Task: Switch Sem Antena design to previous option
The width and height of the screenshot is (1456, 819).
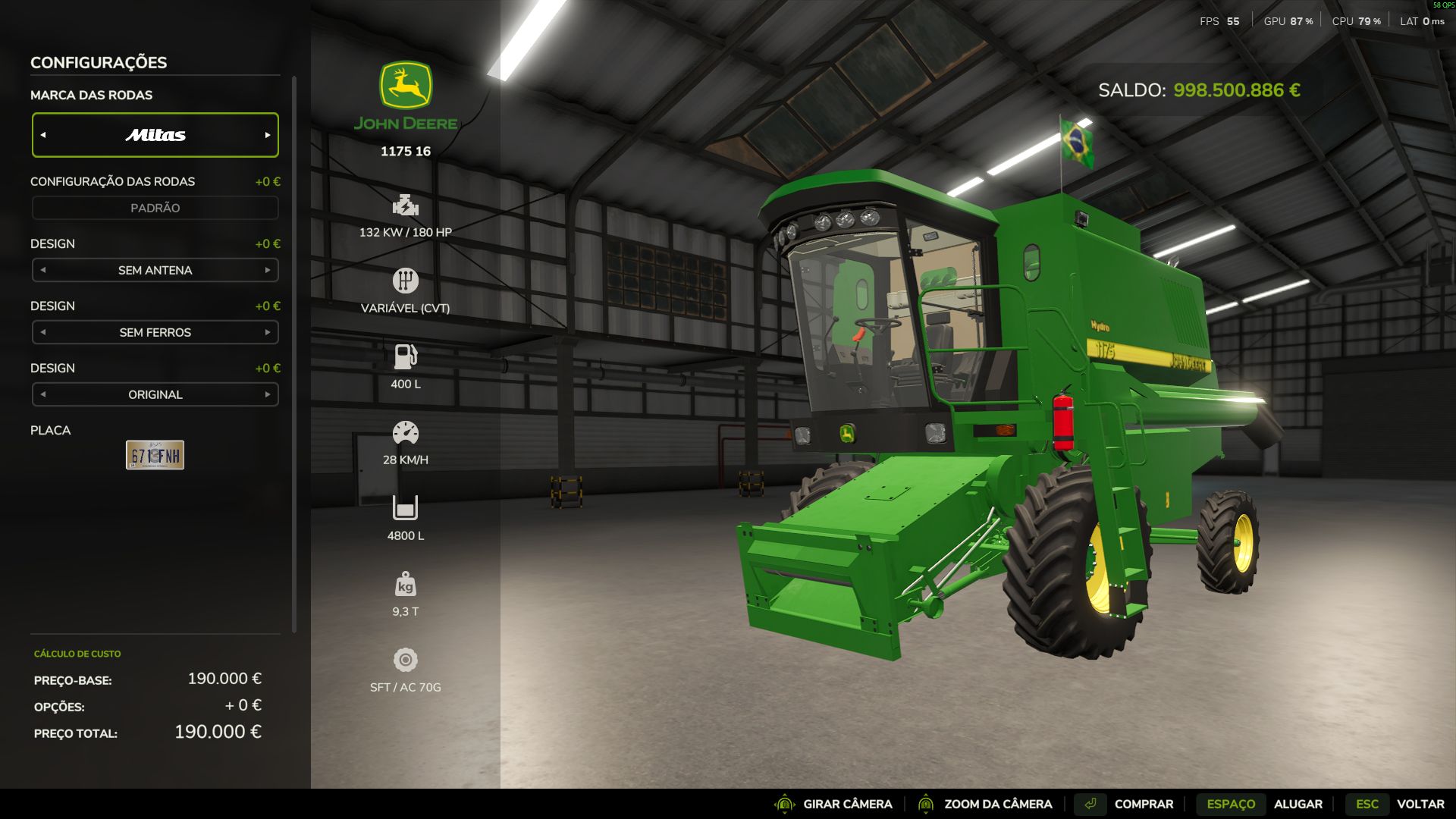Action: [x=43, y=270]
